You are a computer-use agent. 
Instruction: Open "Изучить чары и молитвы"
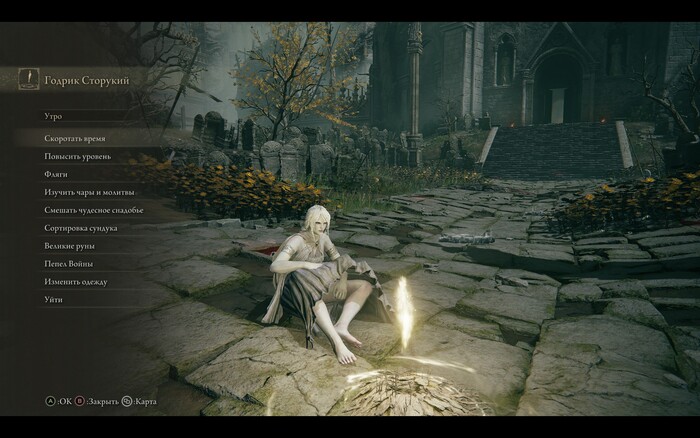coord(89,192)
